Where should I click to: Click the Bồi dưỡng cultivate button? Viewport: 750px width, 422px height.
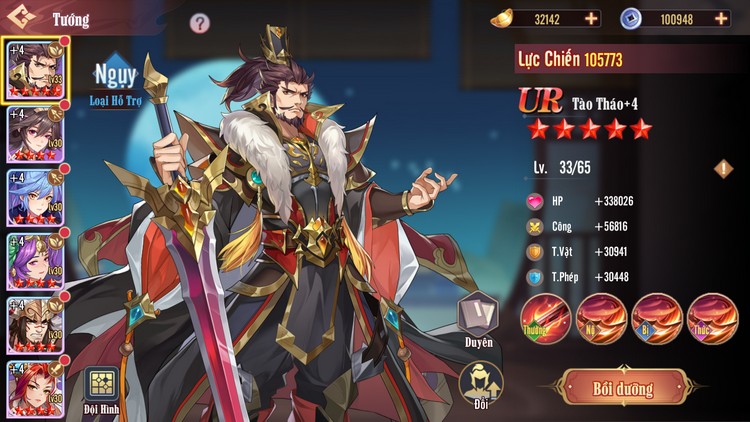click(x=624, y=388)
